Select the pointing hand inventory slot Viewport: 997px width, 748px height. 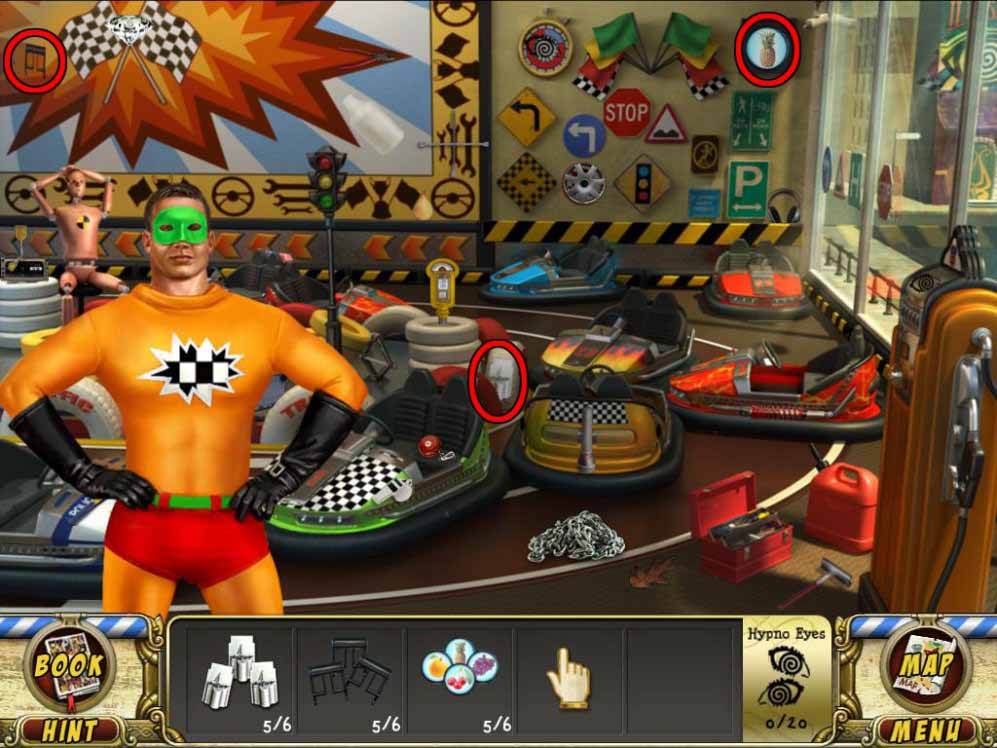(568, 677)
